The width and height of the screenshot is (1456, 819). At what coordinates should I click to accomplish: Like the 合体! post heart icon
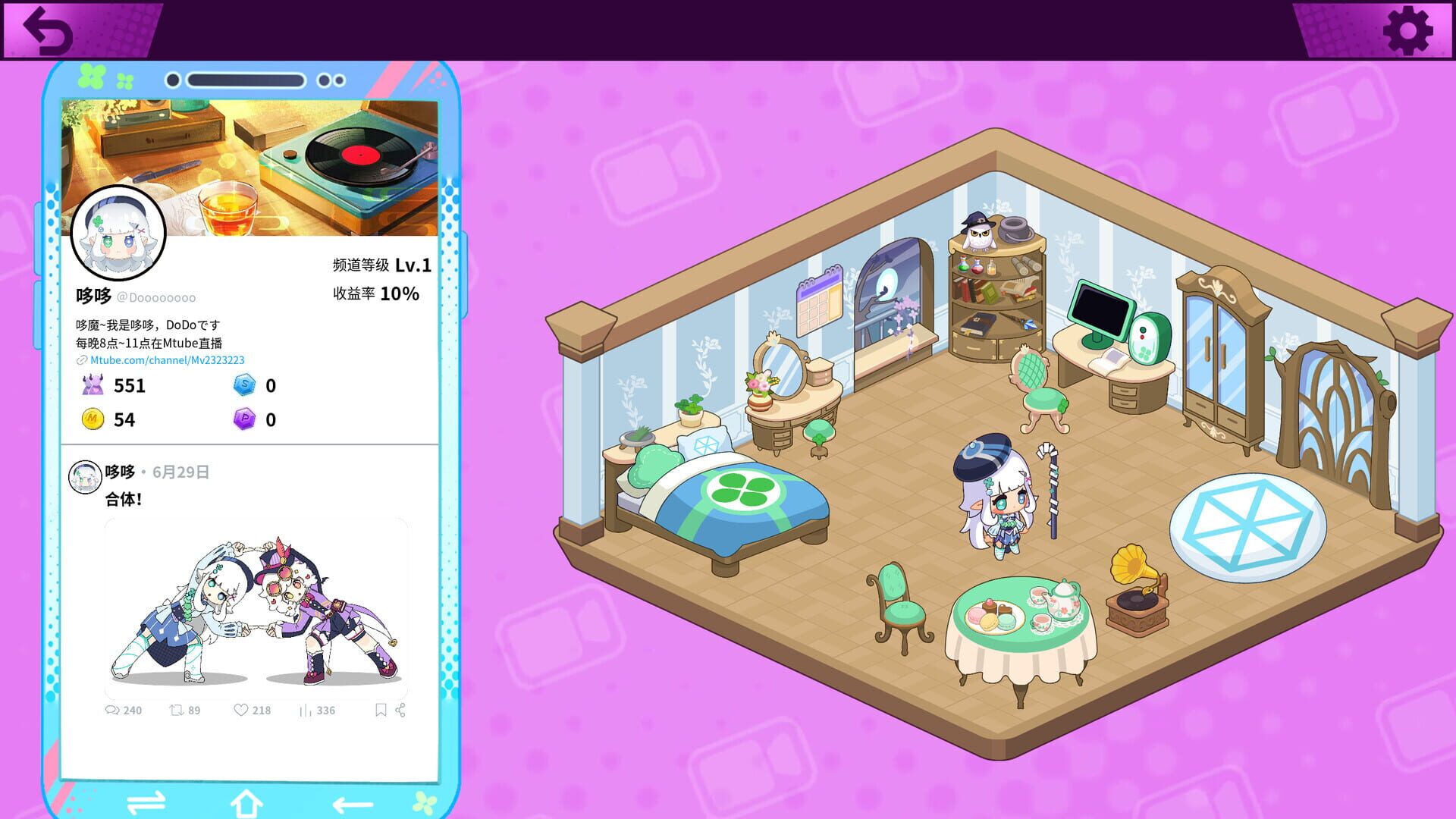coord(241,710)
